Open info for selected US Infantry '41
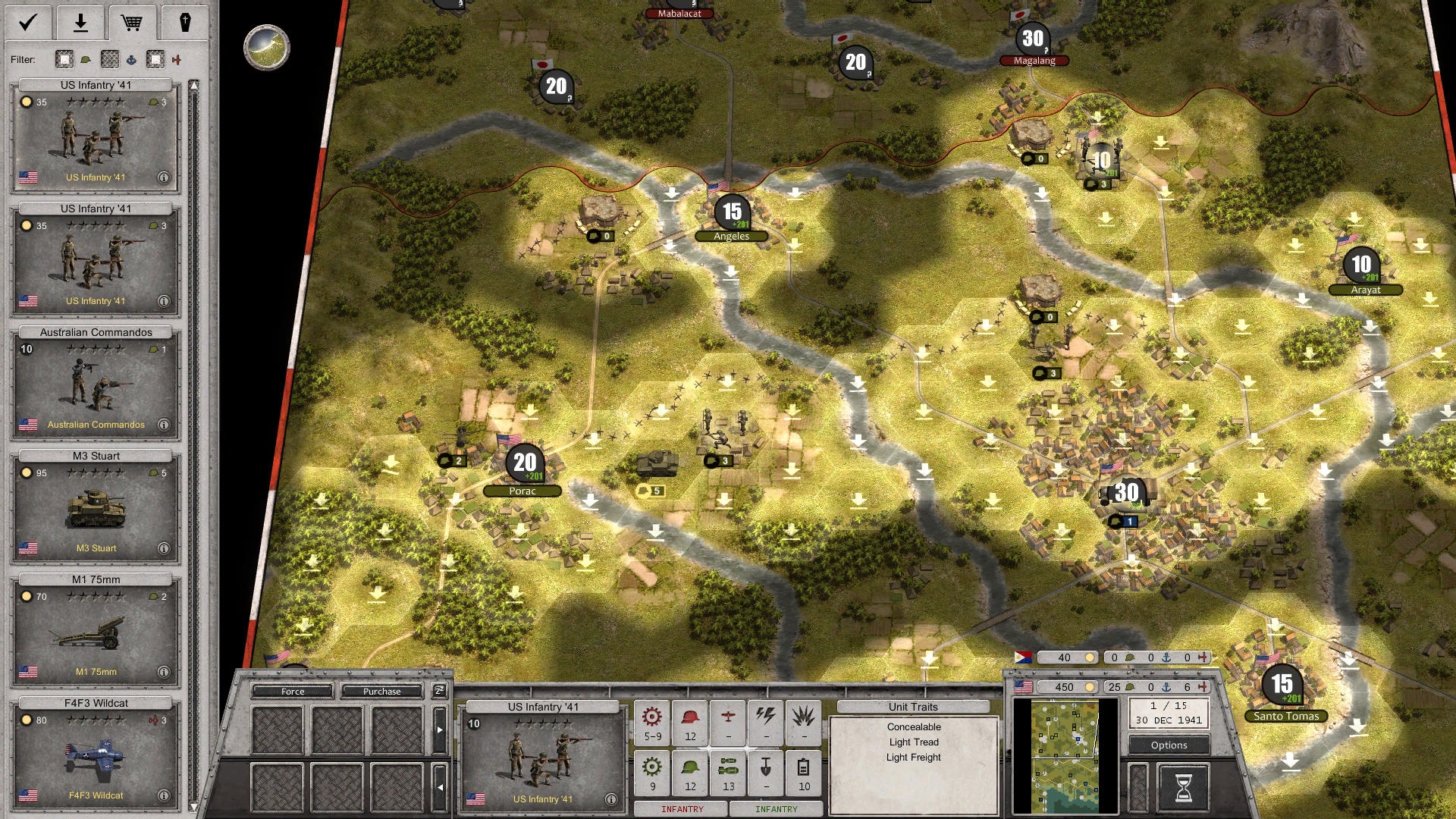The image size is (1456, 819). click(610, 799)
